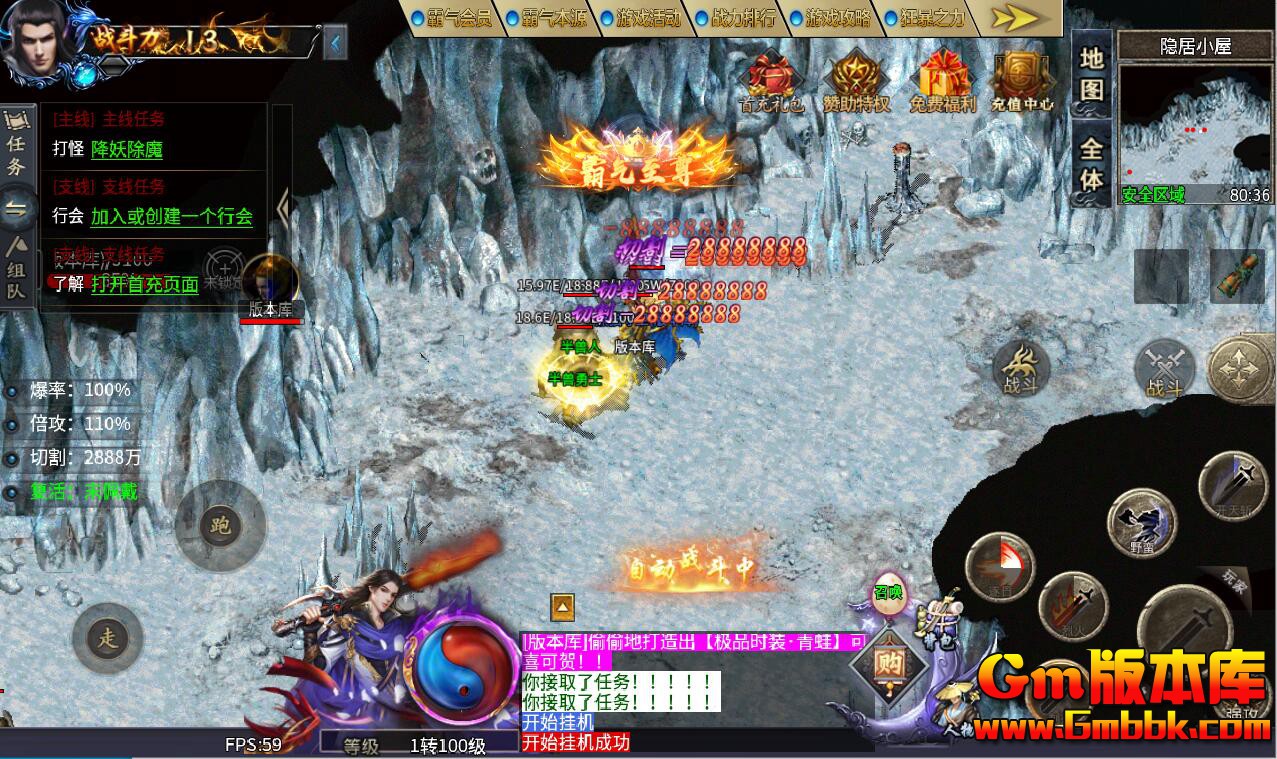This screenshot has width=1277, height=759.
Task: Open the 充值中心 recharge center
Action: coord(1022,79)
